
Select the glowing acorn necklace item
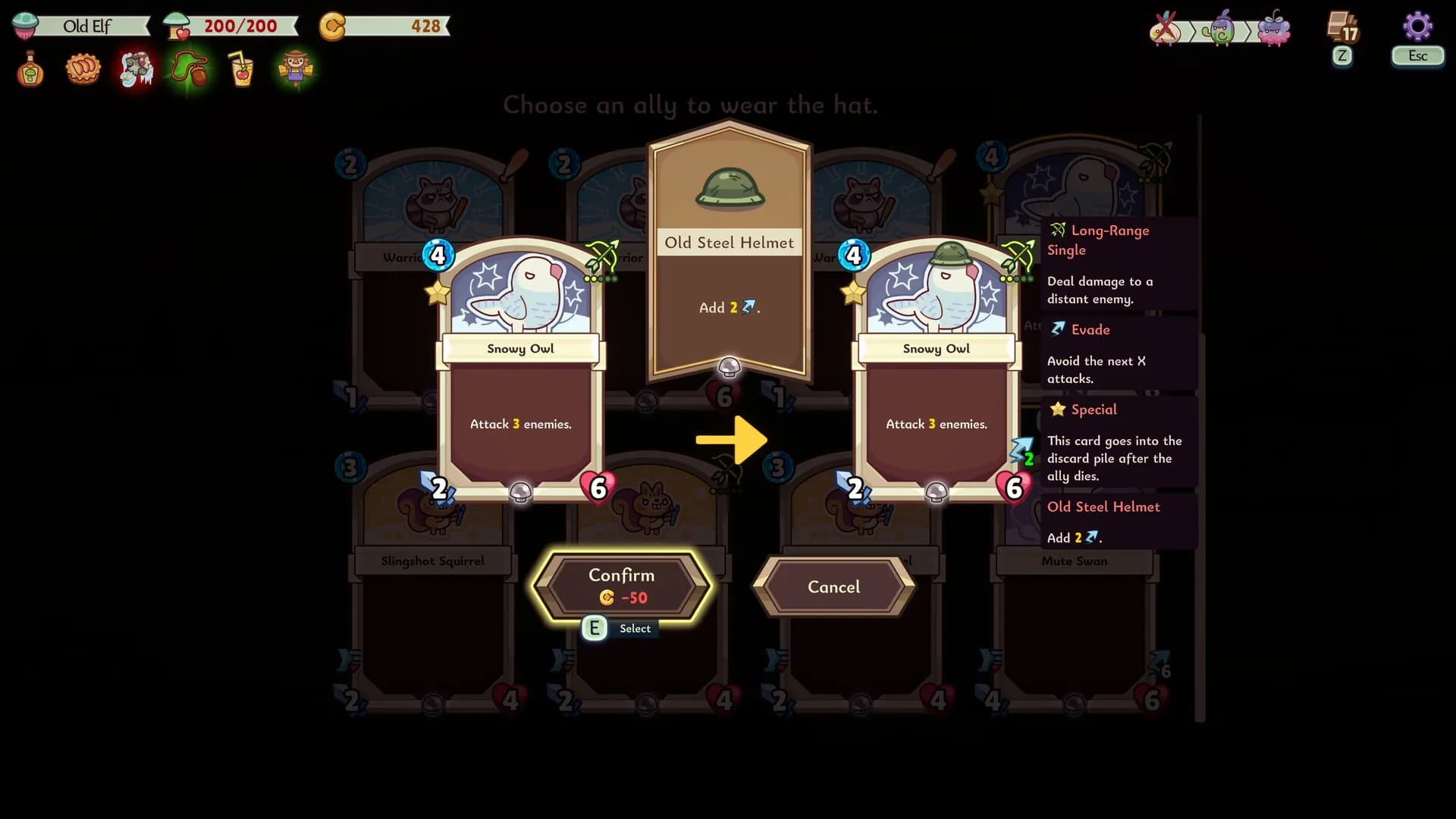(x=189, y=69)
